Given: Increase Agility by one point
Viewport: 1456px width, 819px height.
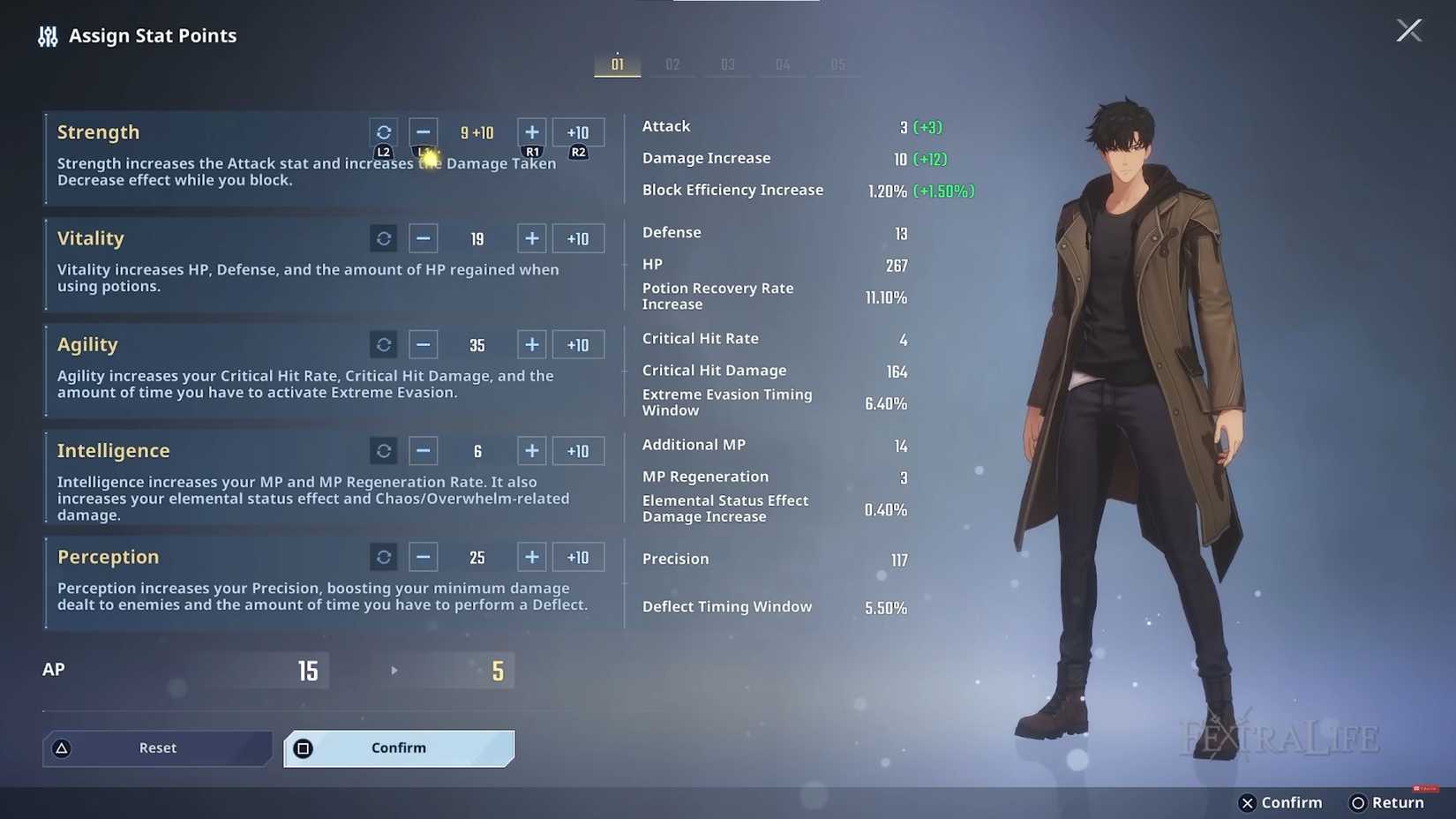Looking at the screenshot, I should [531, 345].
